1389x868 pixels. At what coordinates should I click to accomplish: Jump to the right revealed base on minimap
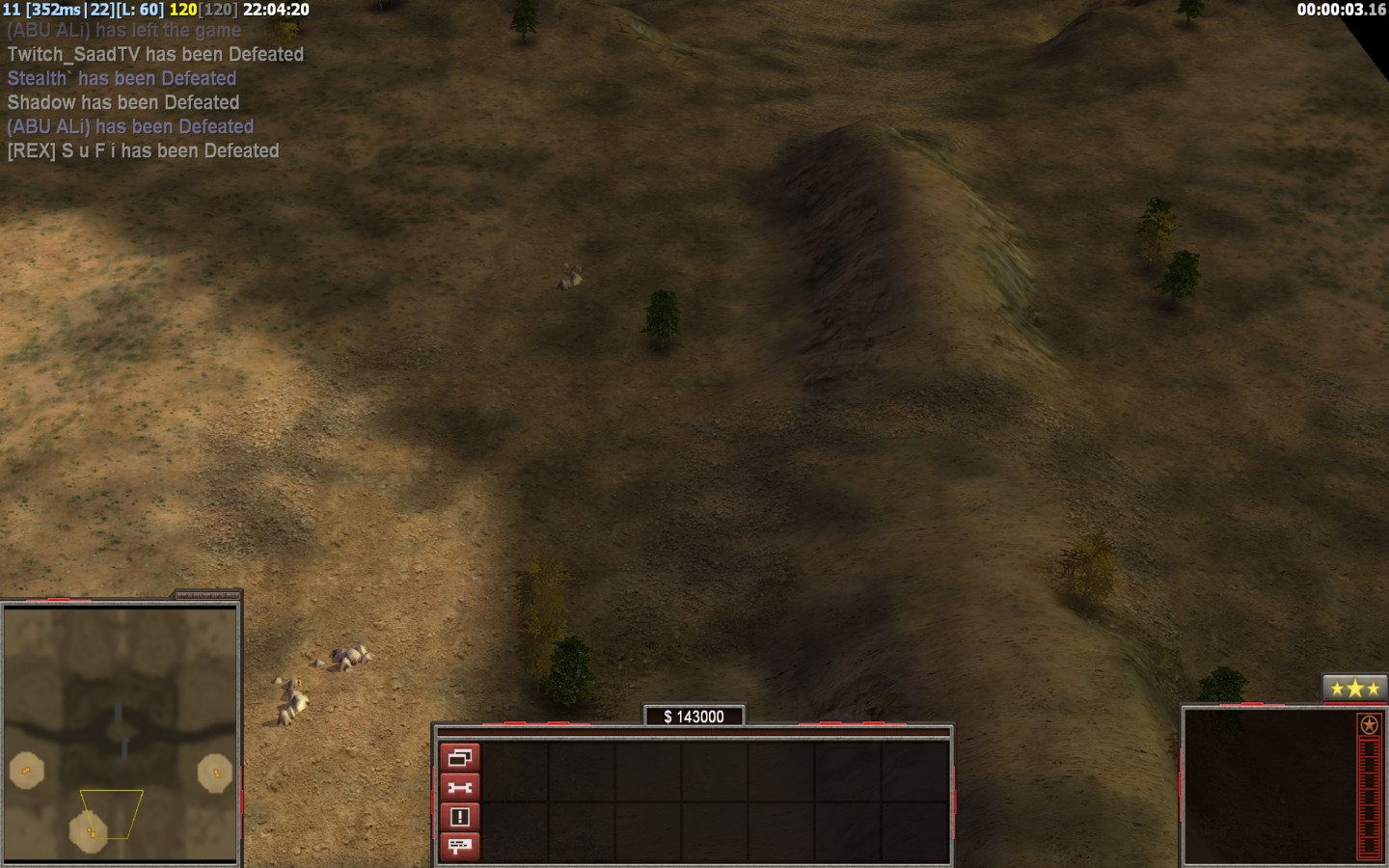[x=214, y=773]
